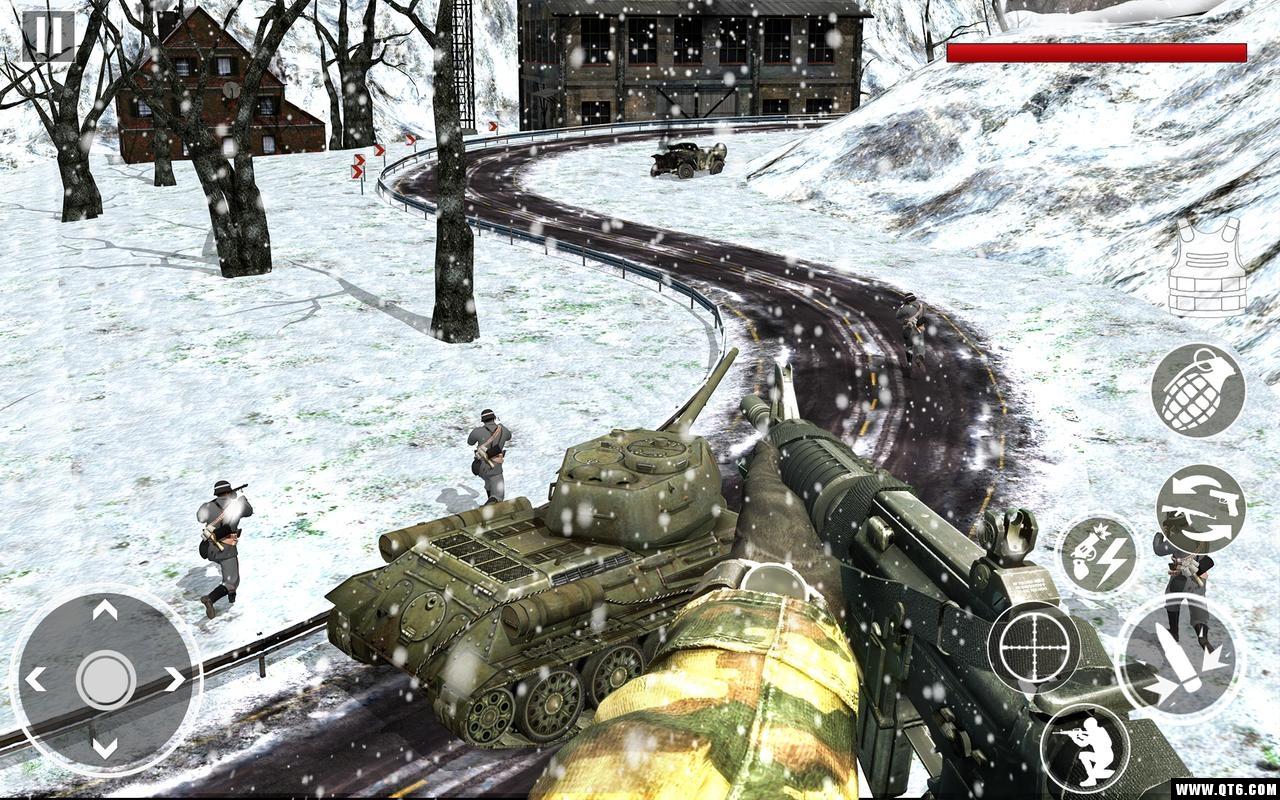Tap the joystick's right arrow
This screenshot has height=800, width=1280.
coord(175,680)
